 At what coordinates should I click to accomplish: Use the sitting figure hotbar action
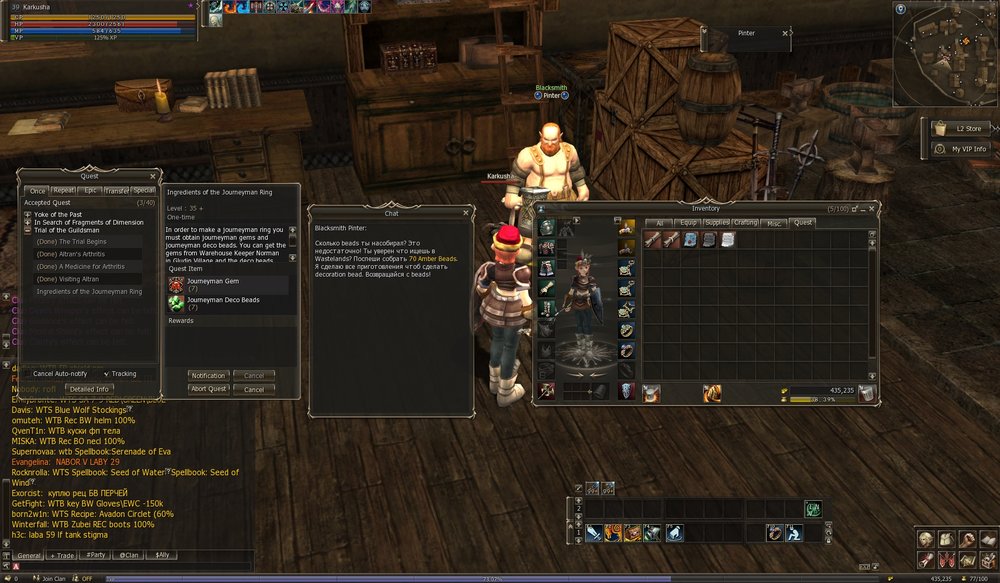pyautogui.click(x=793, y=533)
